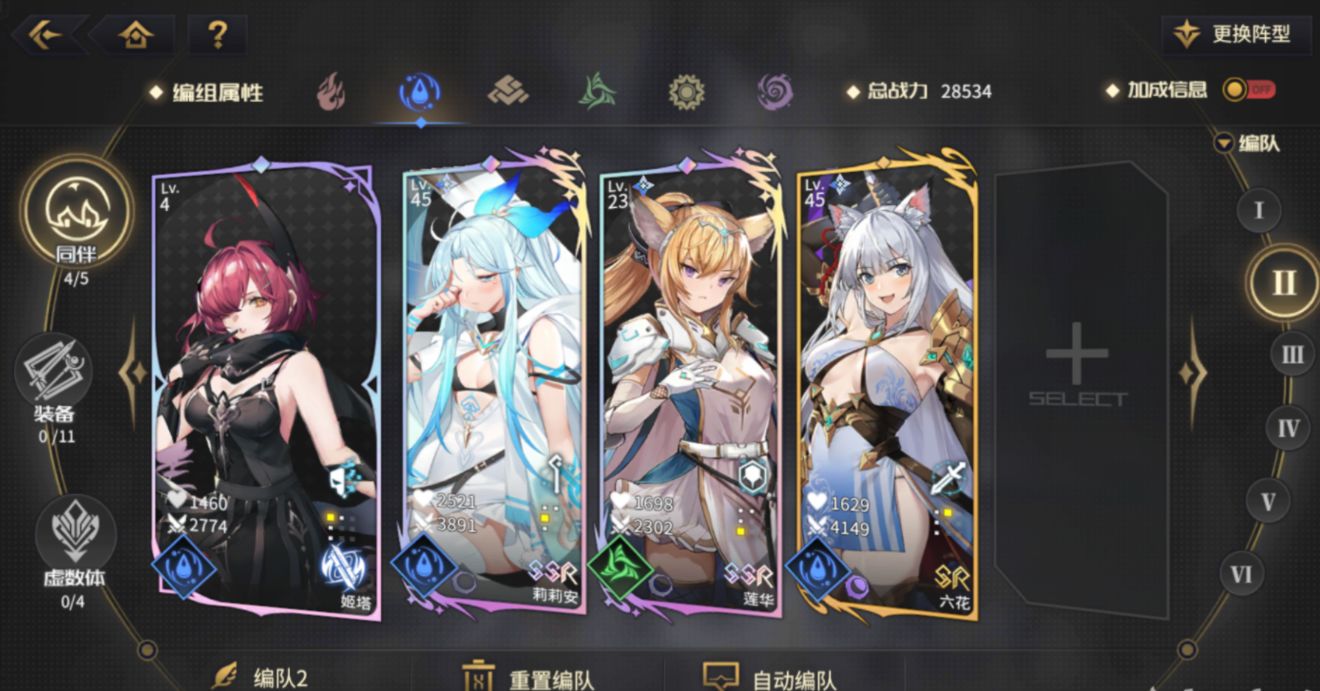The height and width of the screenshot is (691, 1320).
Task: Toggle the 加成信息 bonus info switch
Action: pyautogui.click(x=1248, y=90)
